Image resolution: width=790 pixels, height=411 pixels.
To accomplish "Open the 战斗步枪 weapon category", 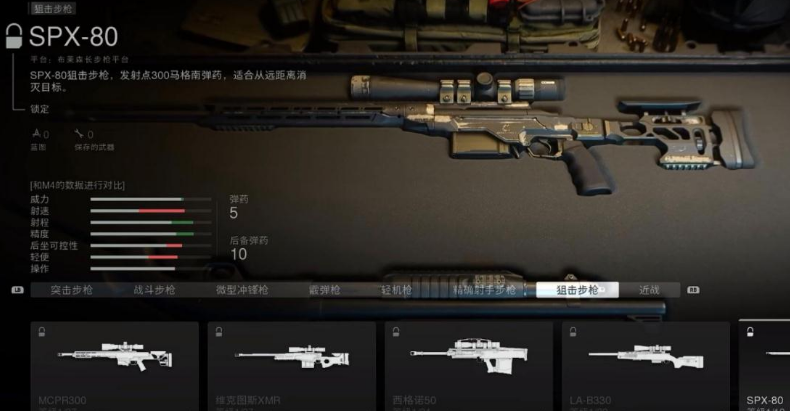I will coord(154,290).
